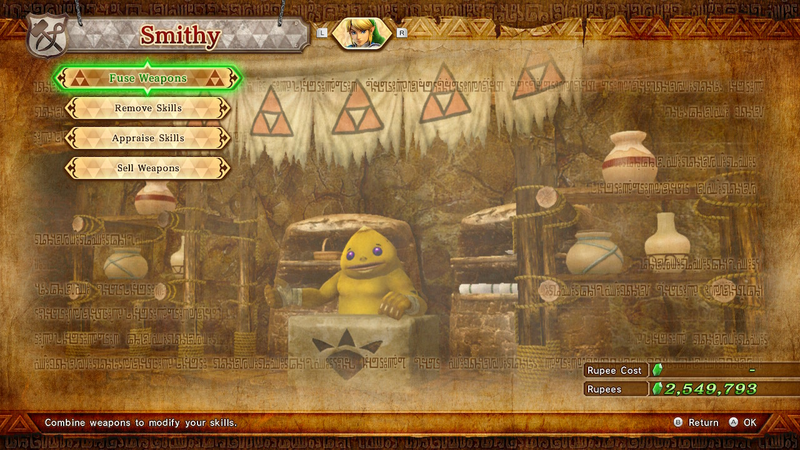
Task: Go to Sell Weapons
Action: pyautogui.click(x=147, y=168)
